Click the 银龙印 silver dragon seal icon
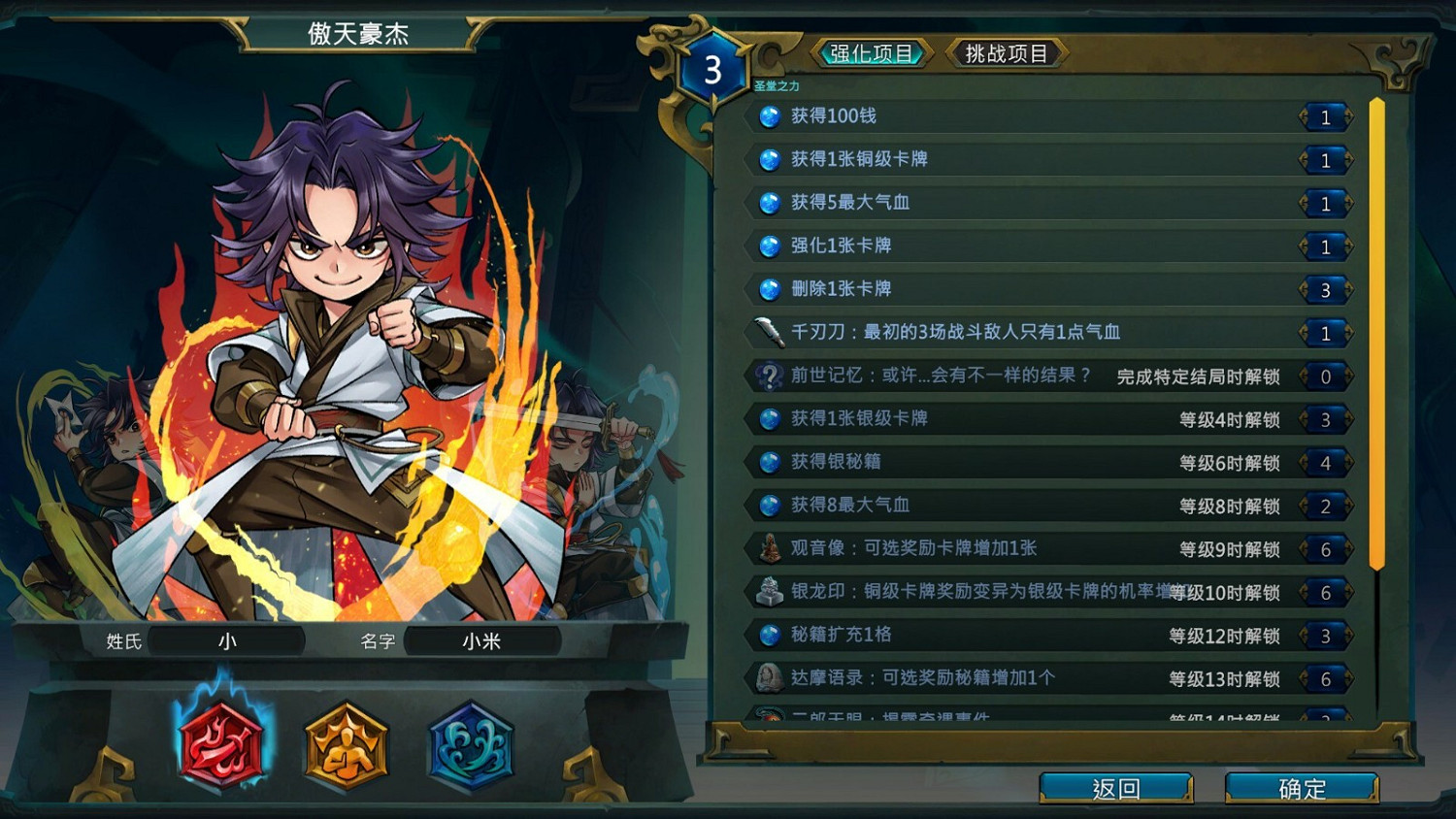The width and height of the screenshot is (1456, 819). [768, 591]
